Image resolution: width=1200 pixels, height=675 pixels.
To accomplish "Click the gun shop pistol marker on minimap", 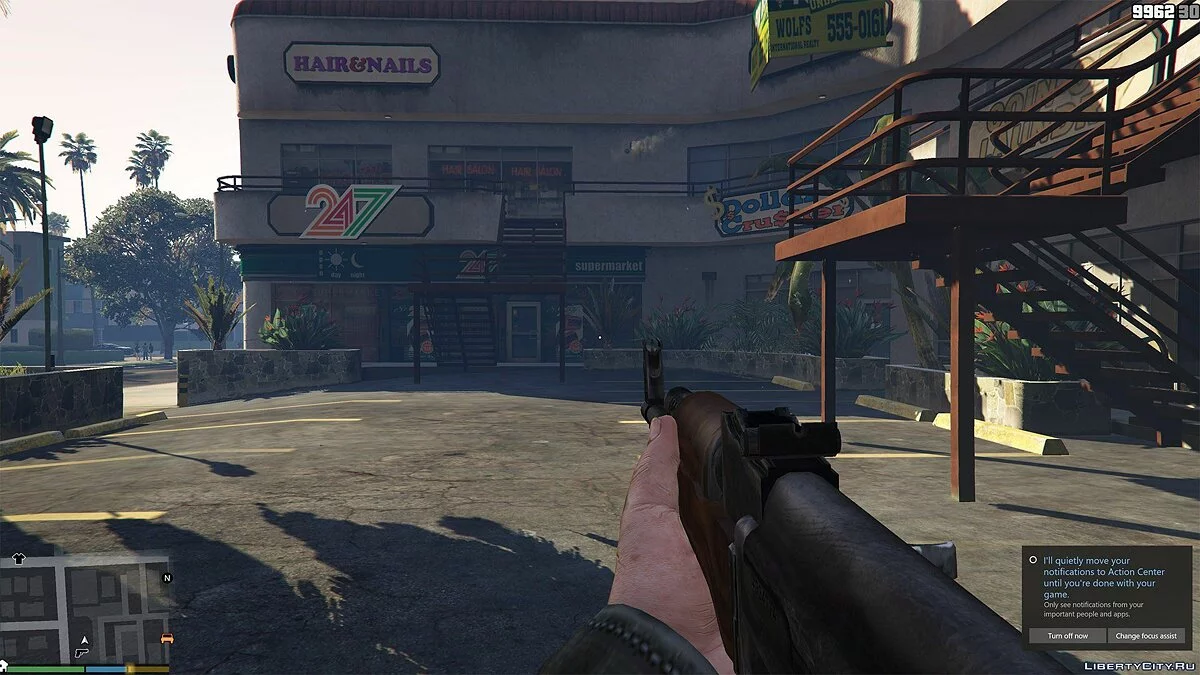I will click(x=81, y=652).
